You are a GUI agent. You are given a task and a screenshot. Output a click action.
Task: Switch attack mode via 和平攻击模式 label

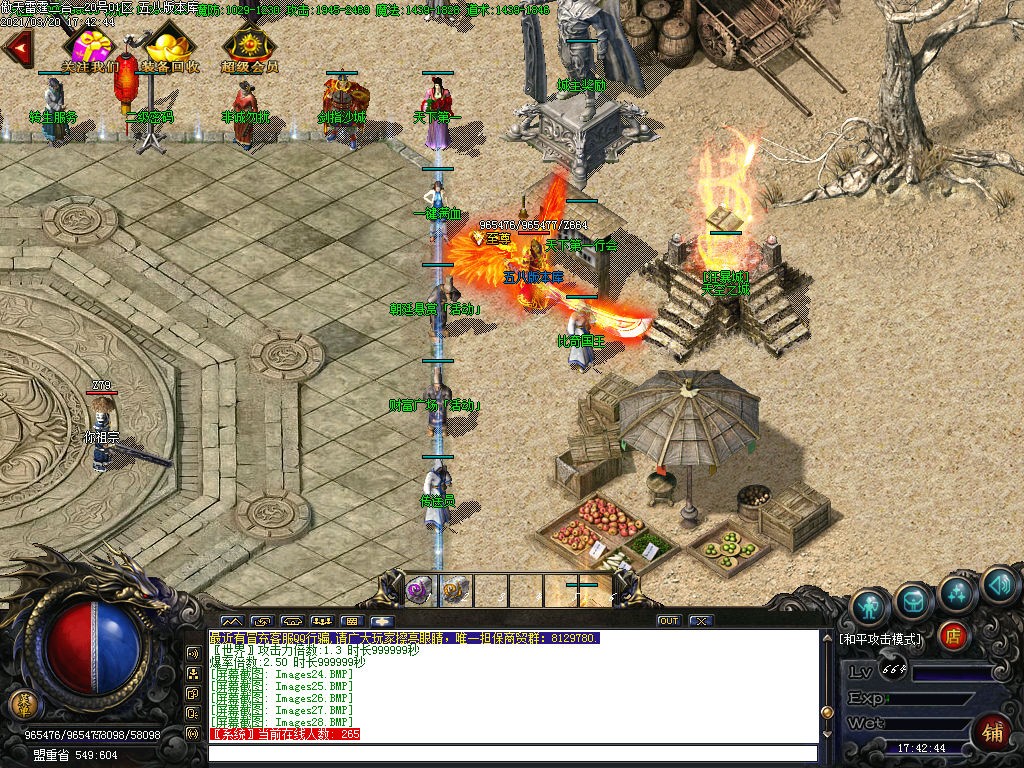click(x=881, y=638)
